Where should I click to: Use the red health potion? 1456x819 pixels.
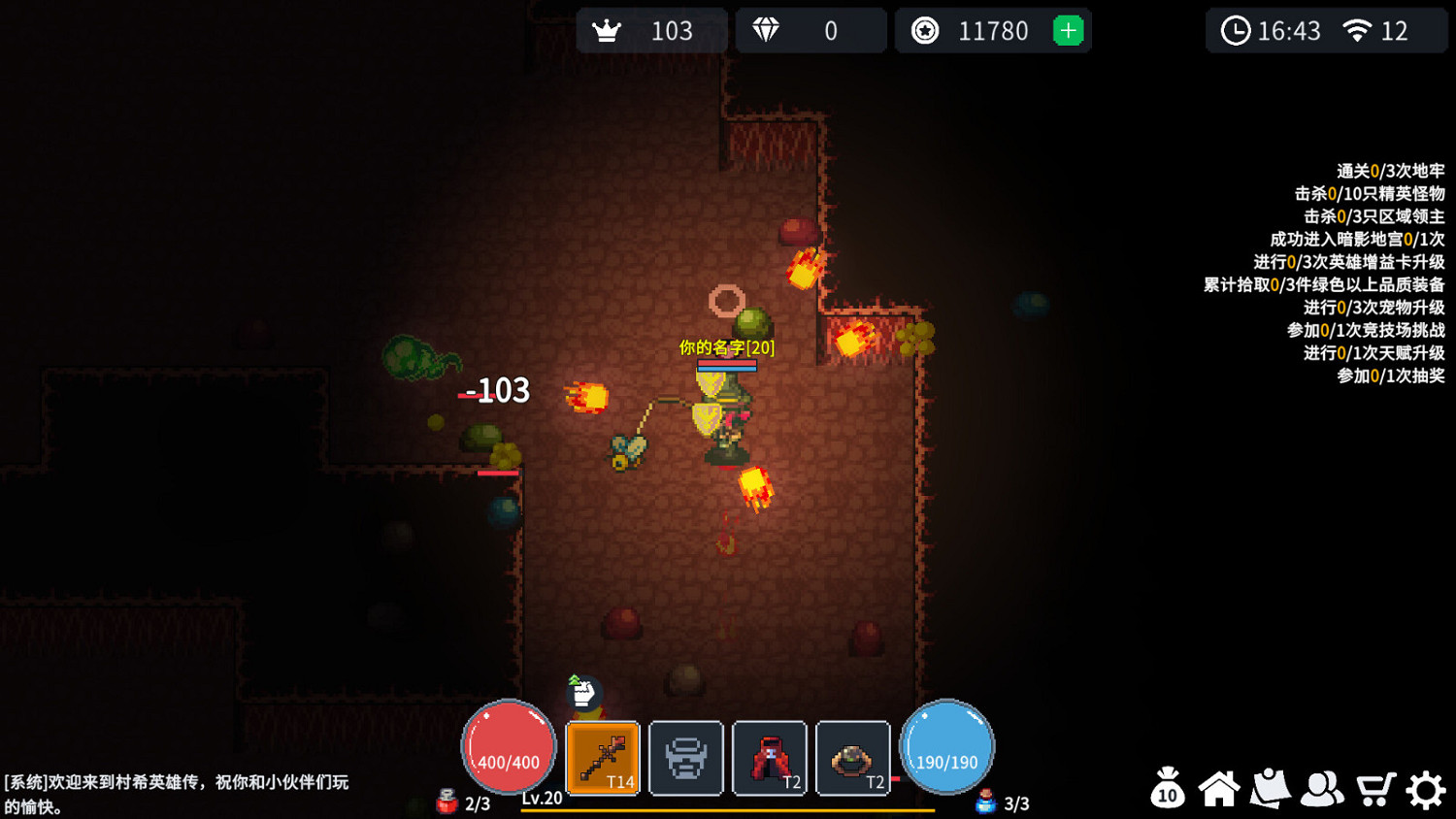(447, 802)
